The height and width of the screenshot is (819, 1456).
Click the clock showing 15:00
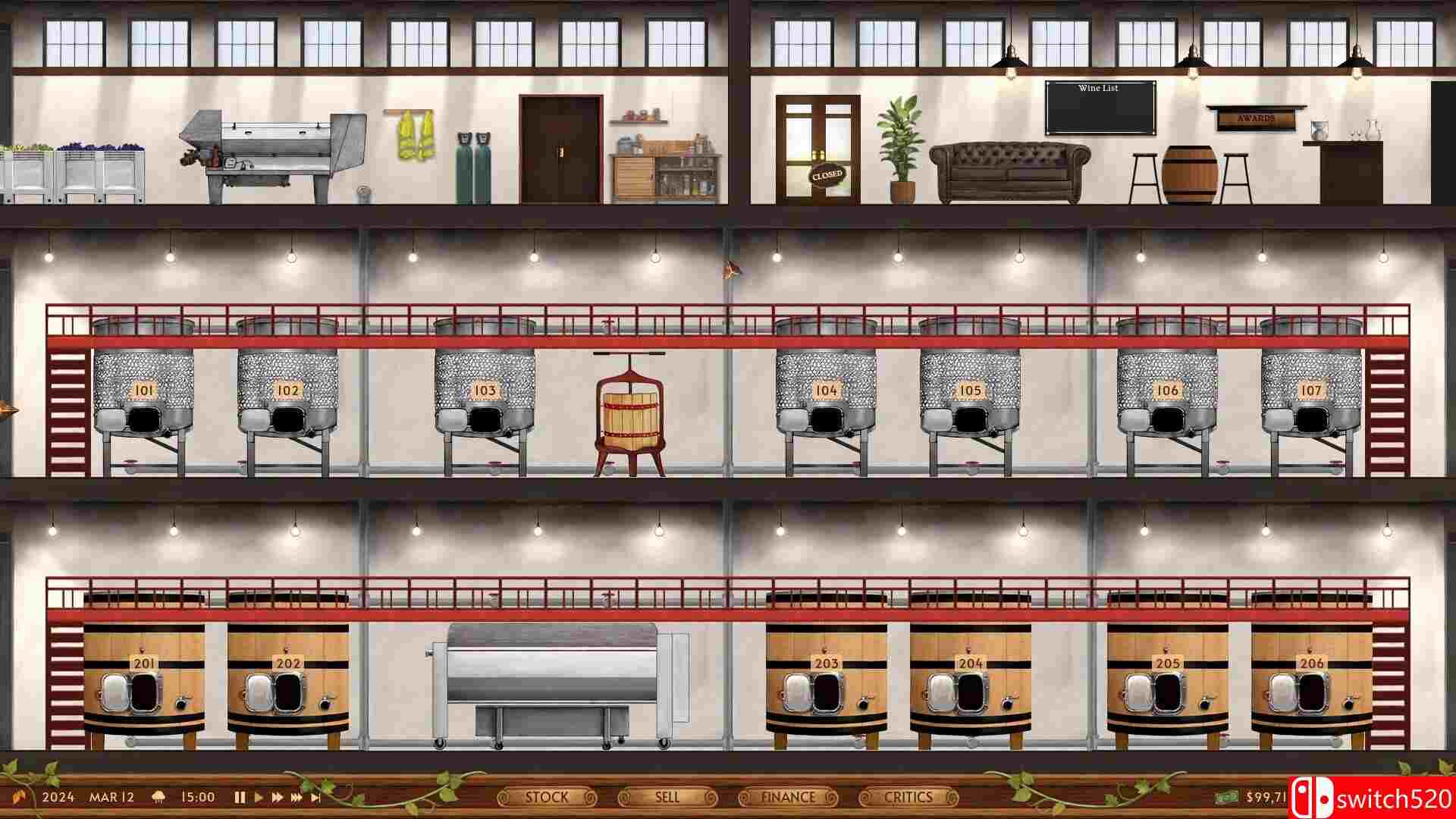point(199,796)
